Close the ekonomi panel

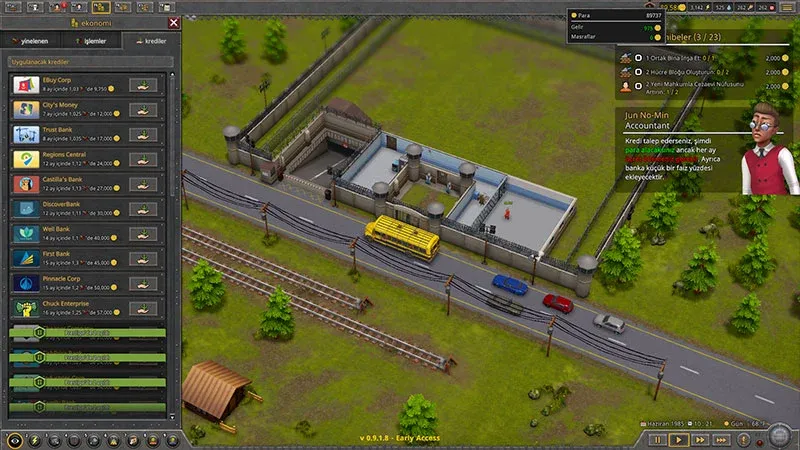click(174, 22)
